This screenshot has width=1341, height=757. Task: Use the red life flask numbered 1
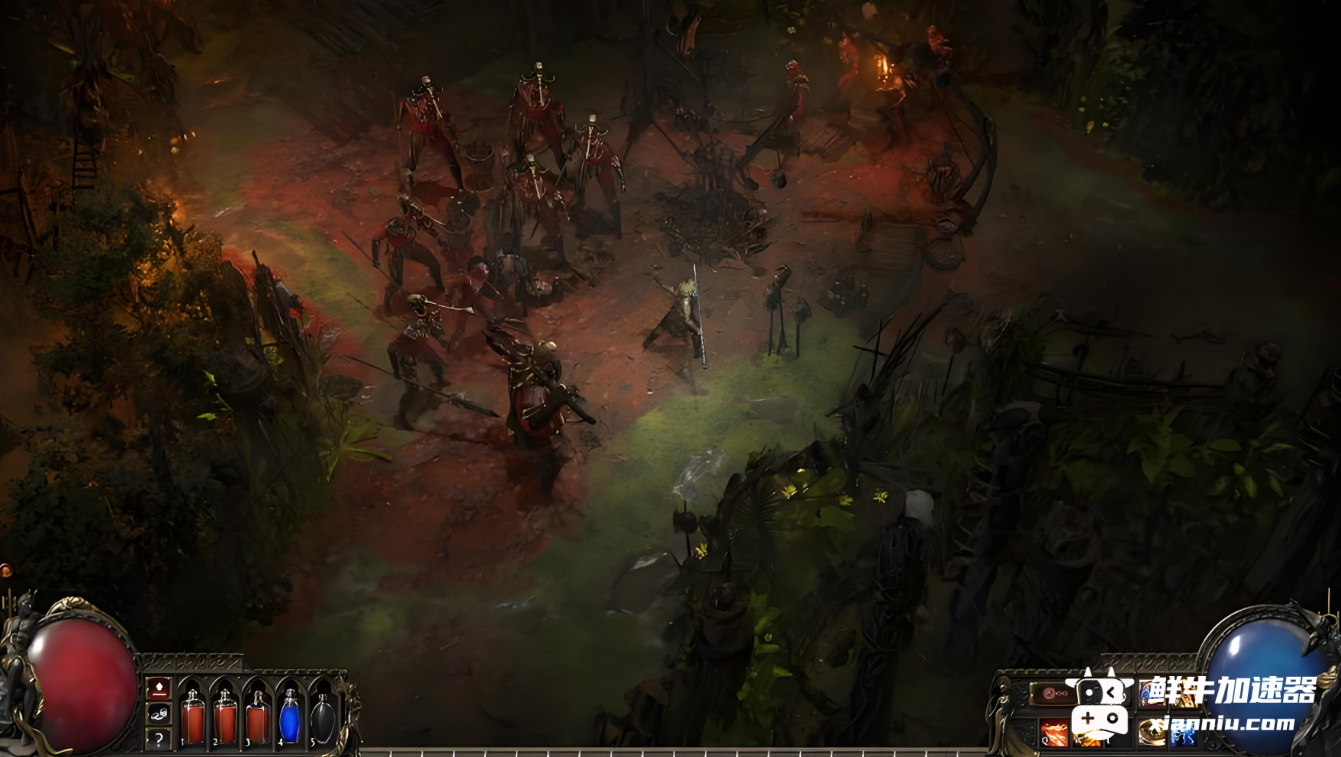tap(193, 717)
